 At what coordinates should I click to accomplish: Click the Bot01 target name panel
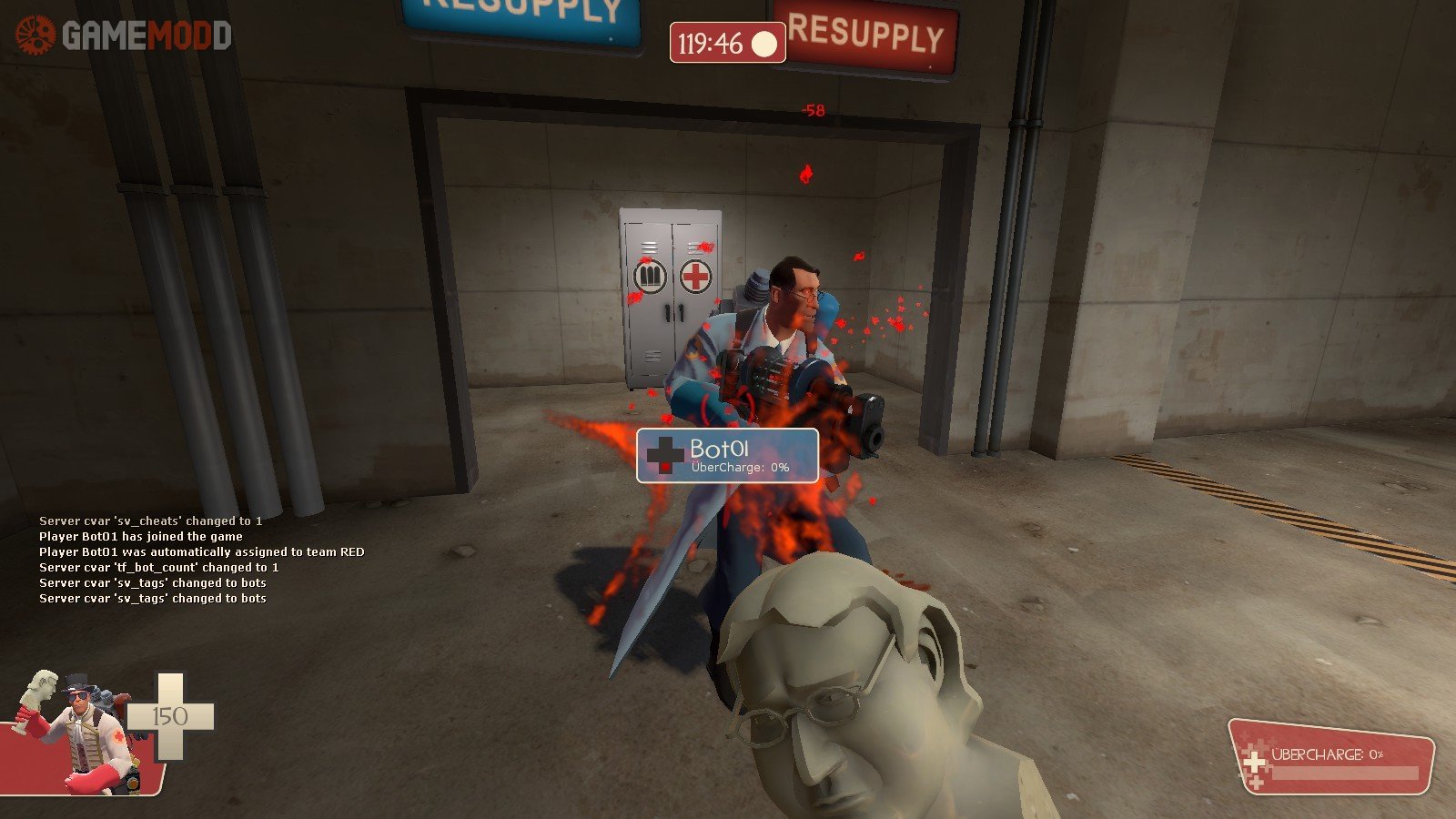[x=727, y=455]
